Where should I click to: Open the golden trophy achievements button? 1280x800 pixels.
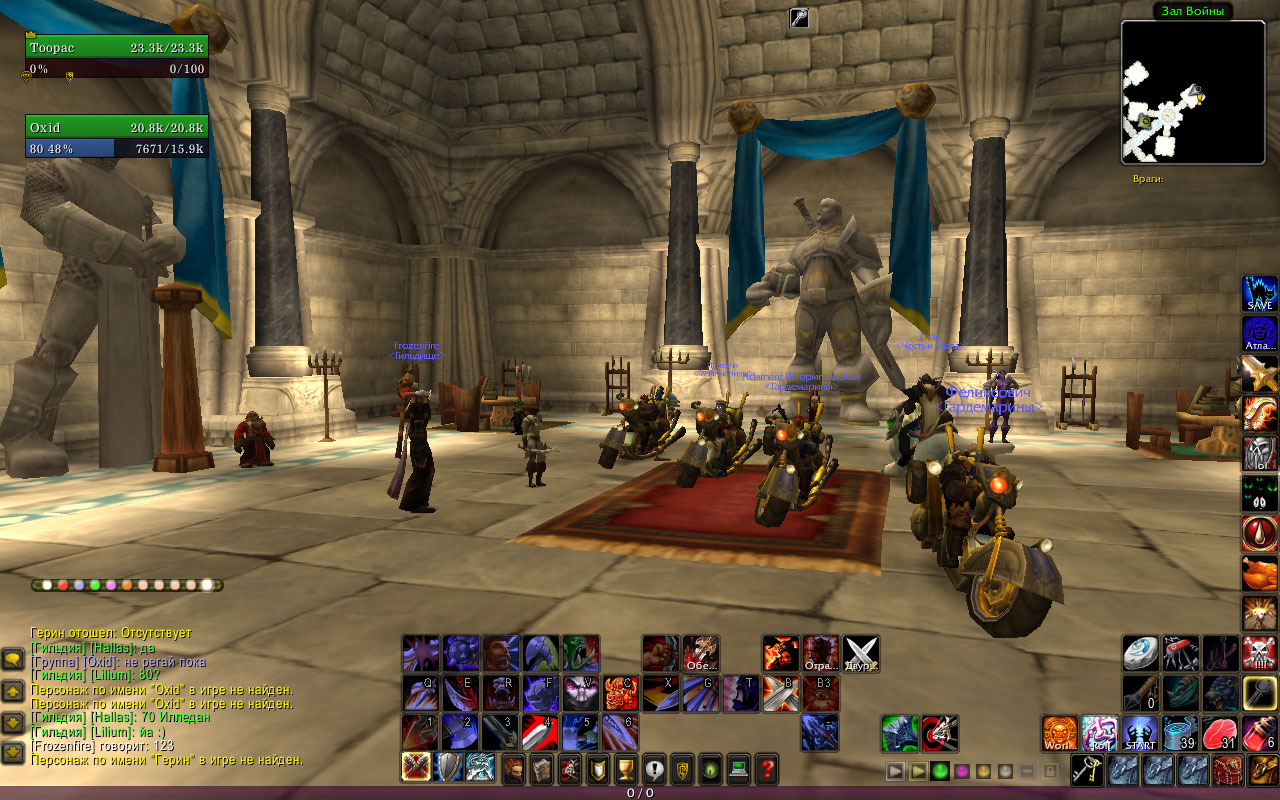tap(625, 768)
